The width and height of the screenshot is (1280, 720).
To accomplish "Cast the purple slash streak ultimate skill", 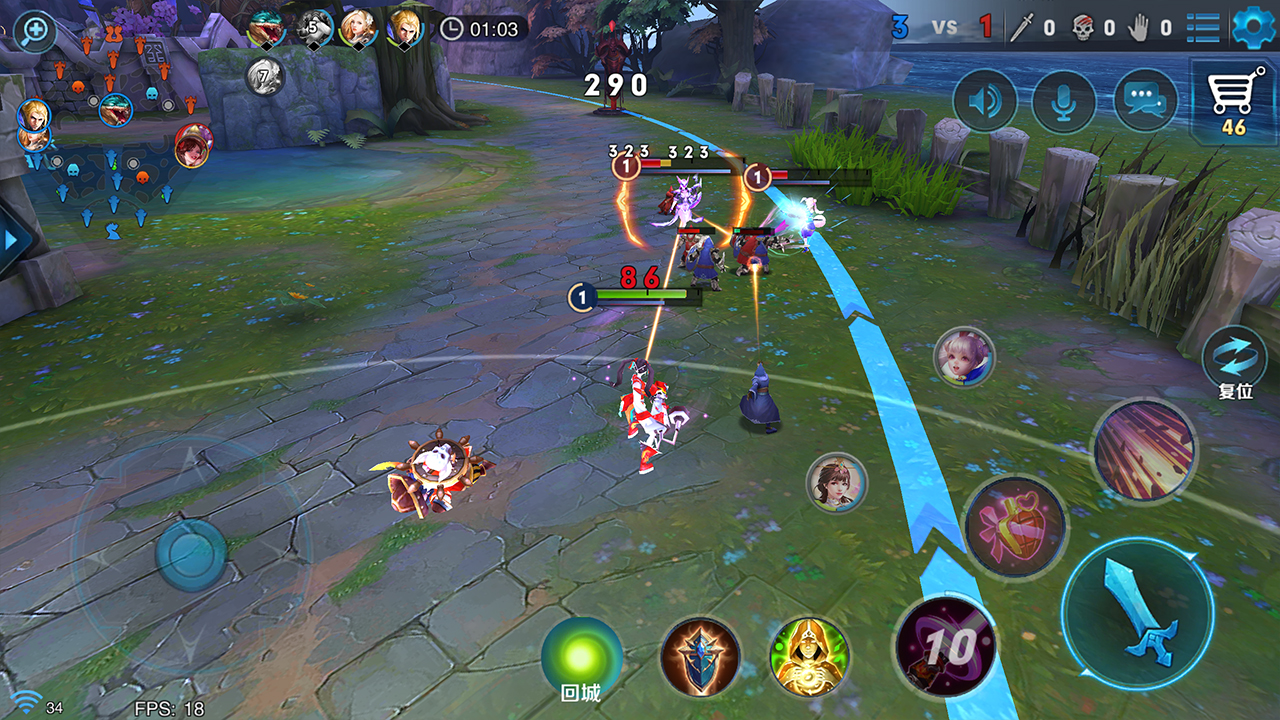I will tap(1144, 450).
